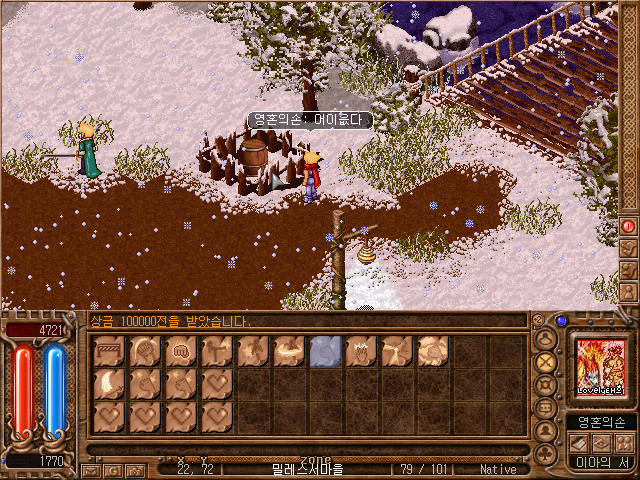Select the fence icon in the first skill slot

(x=109, y=351)
